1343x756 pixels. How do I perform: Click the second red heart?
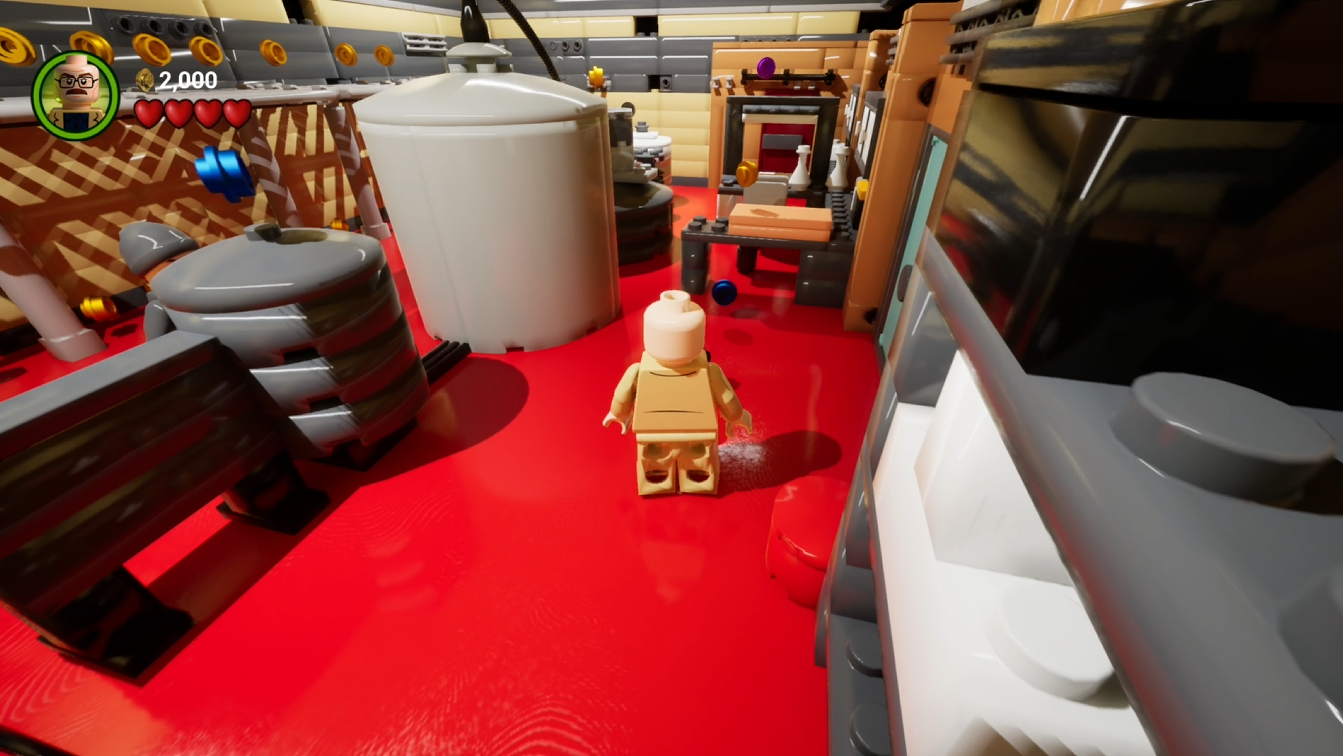(178, 112)
